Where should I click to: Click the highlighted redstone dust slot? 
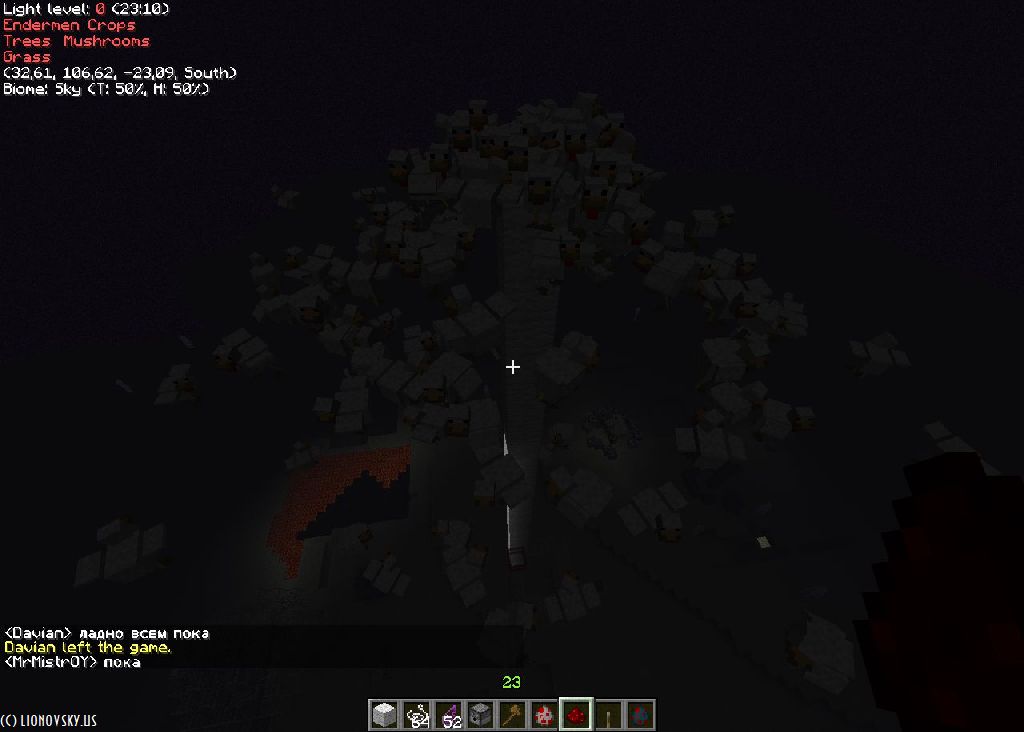click(576, 715)
